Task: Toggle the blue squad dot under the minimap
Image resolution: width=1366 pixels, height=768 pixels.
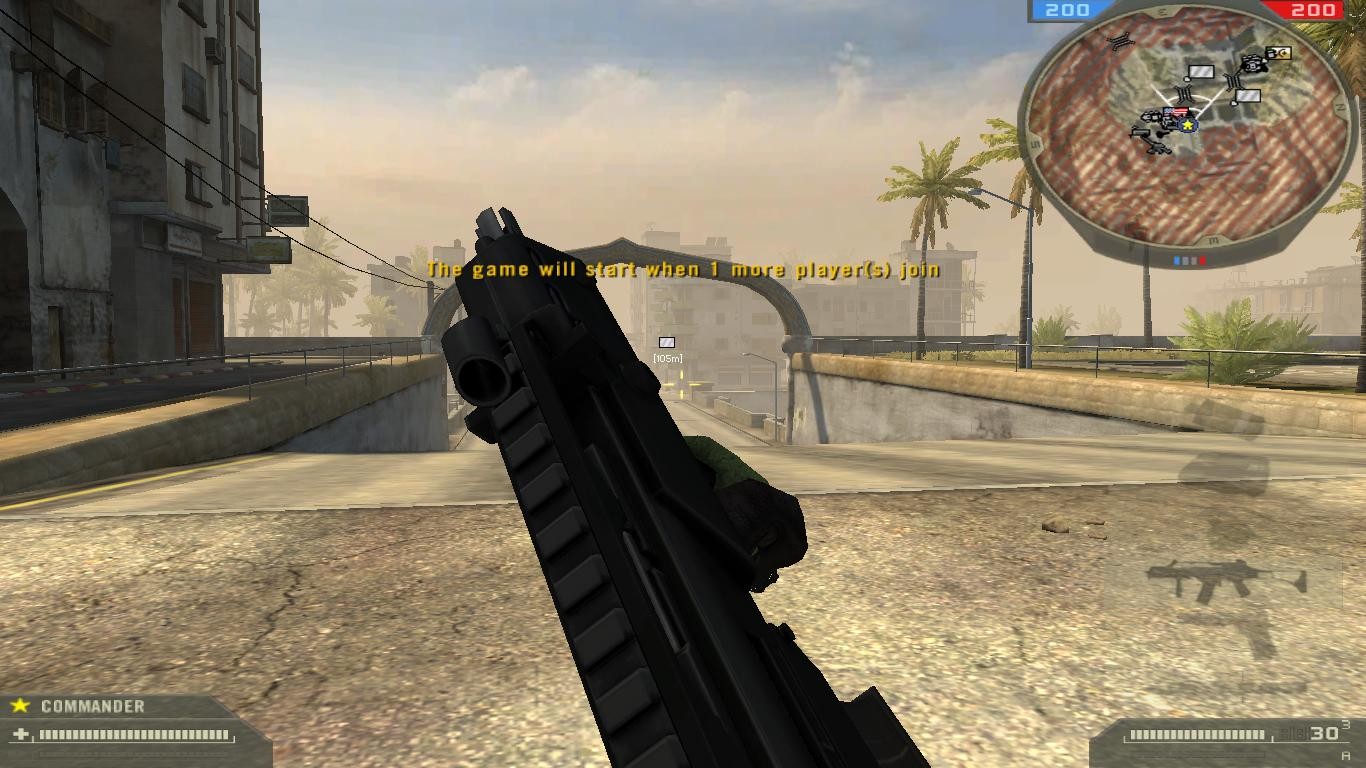Action: coord(1177,260)
